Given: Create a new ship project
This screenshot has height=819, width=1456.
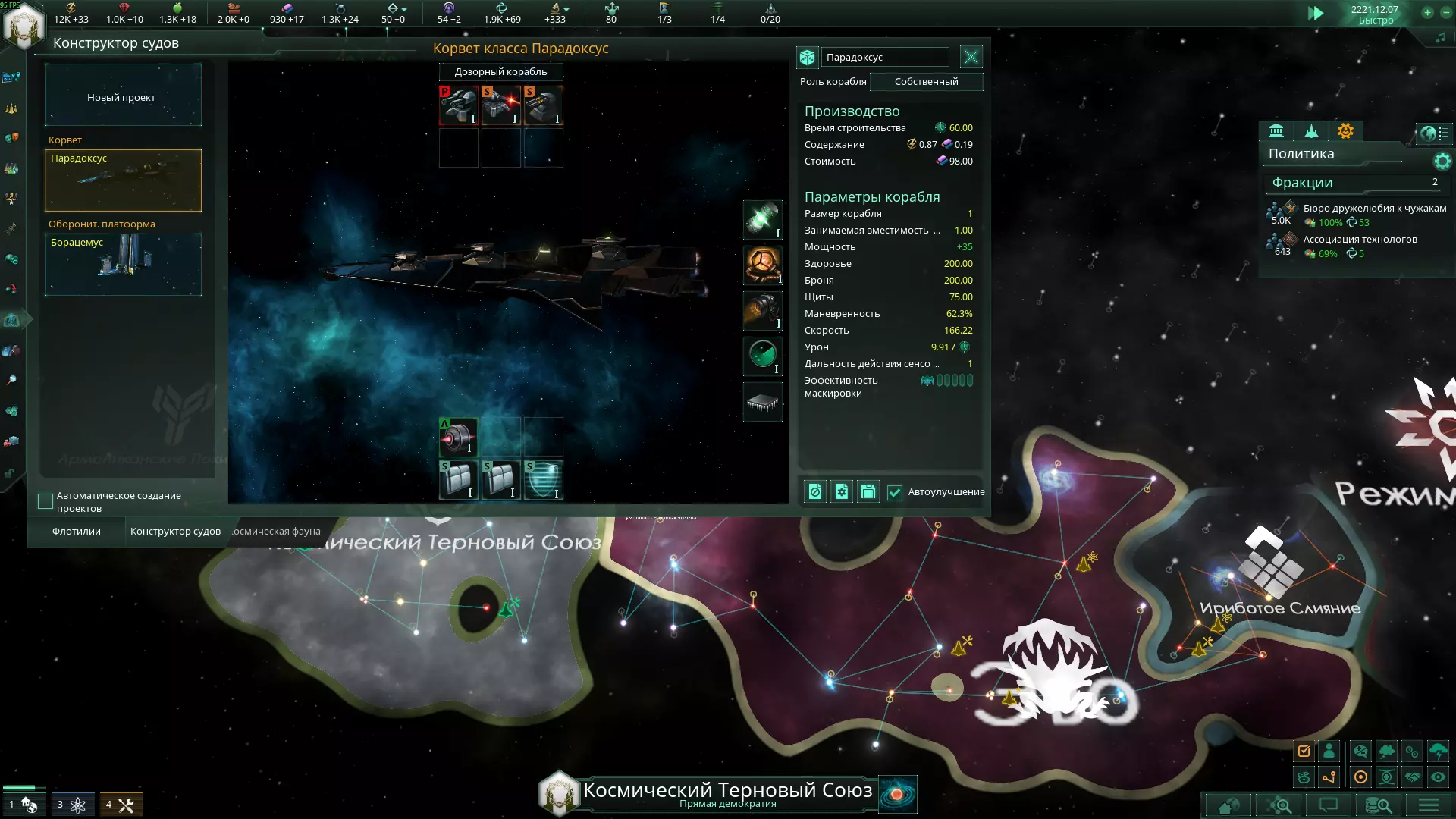Looking at the screenshot, I should pos(123,96).
